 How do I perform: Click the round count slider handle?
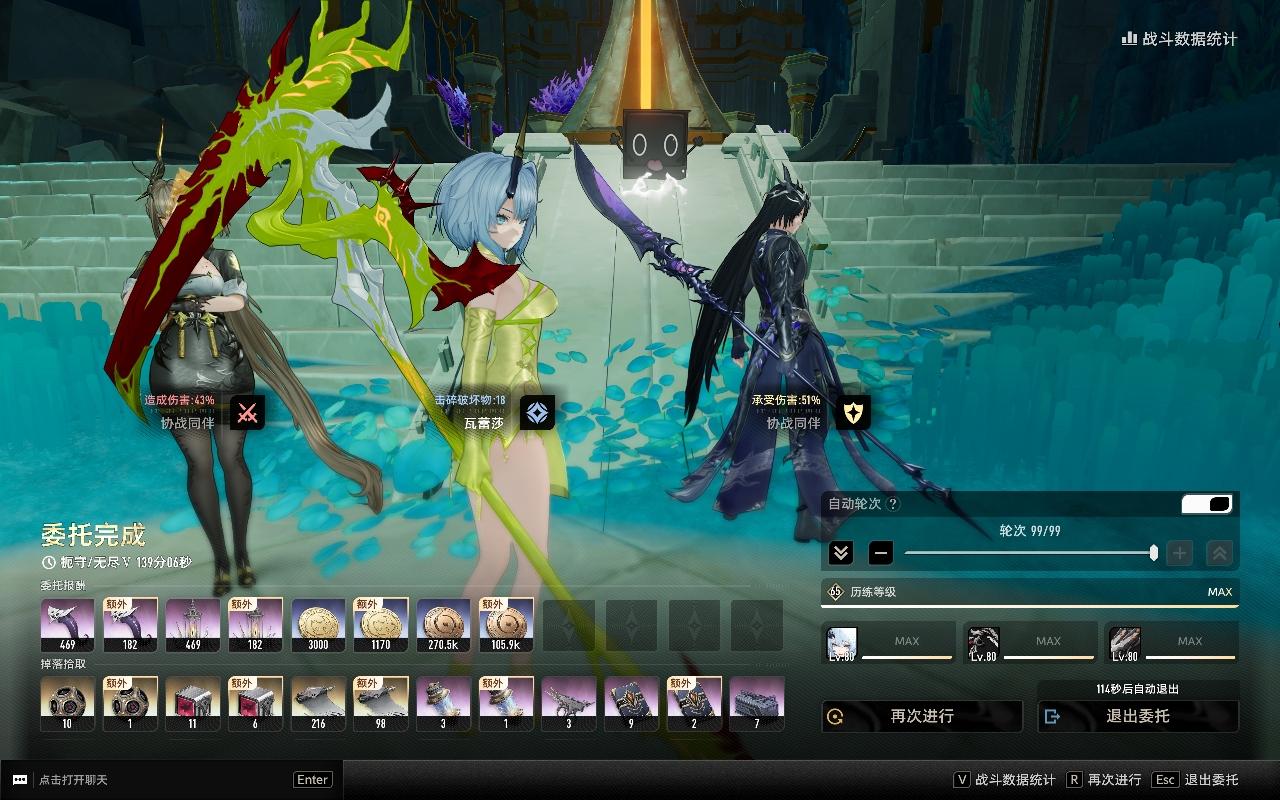(x=1154, y=553)
